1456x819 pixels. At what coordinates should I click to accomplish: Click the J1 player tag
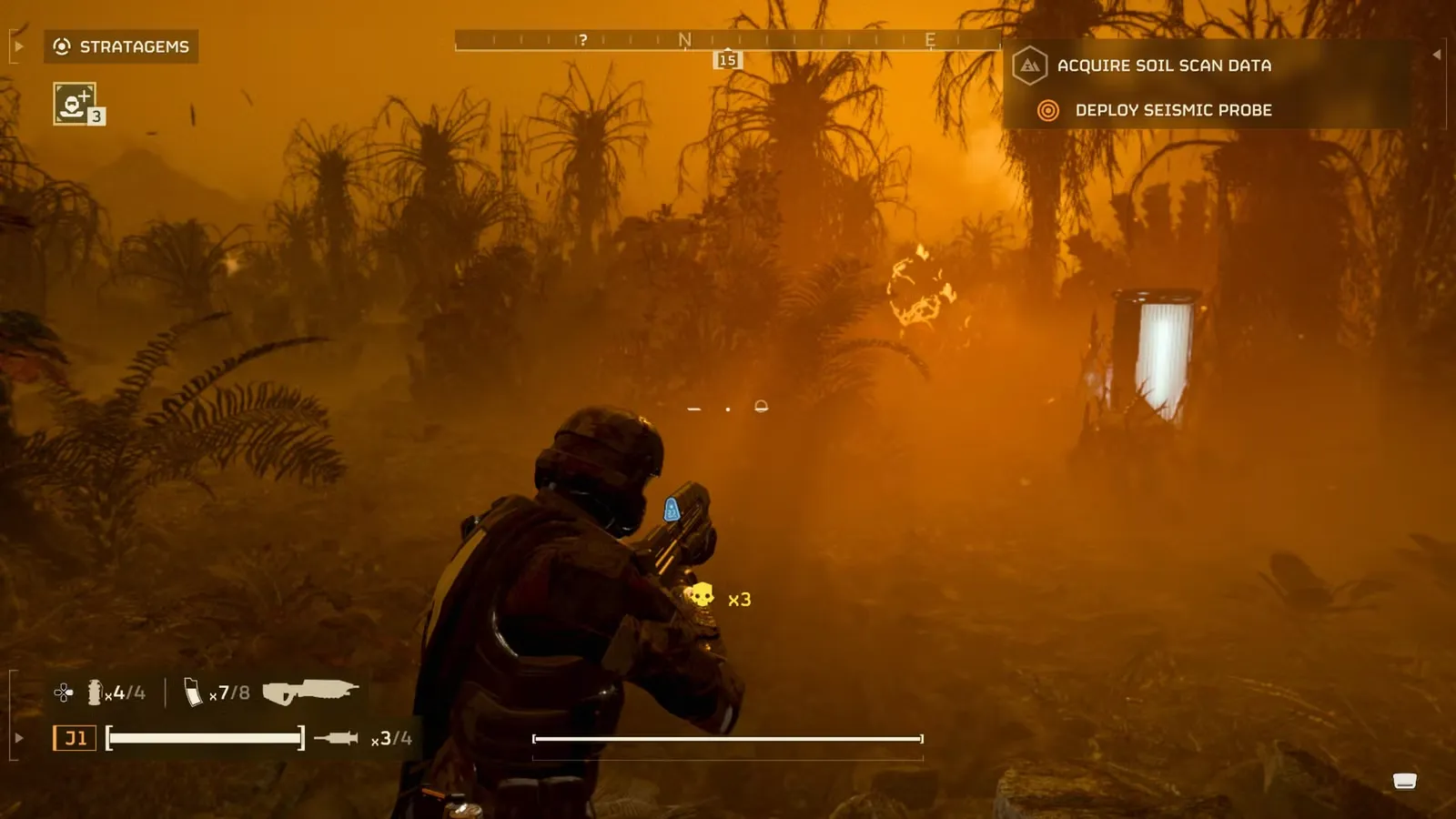(x=75, y=738)
